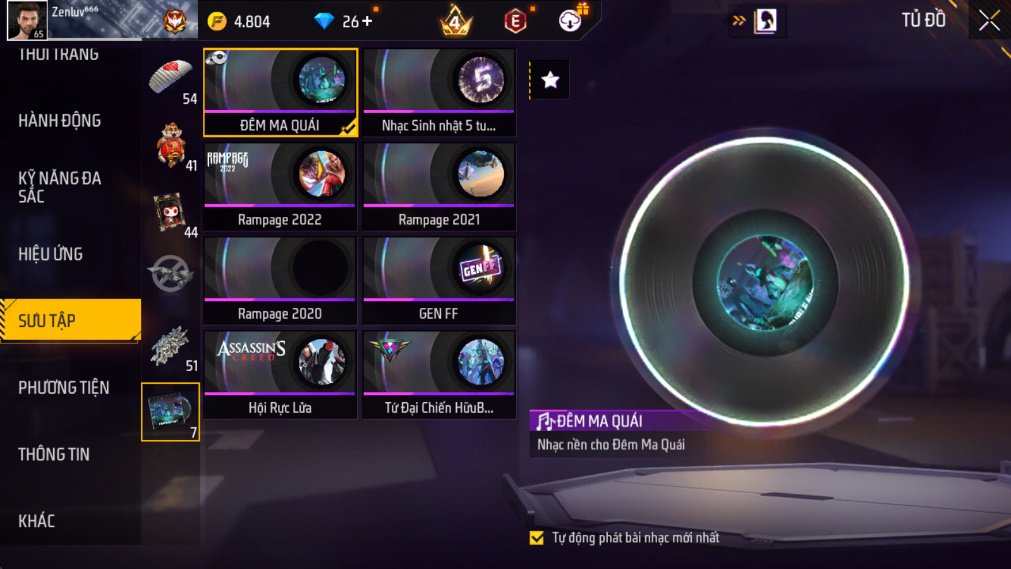
Task: Open the HÀNH ĐỘNG category
Action: coord(60,120)
